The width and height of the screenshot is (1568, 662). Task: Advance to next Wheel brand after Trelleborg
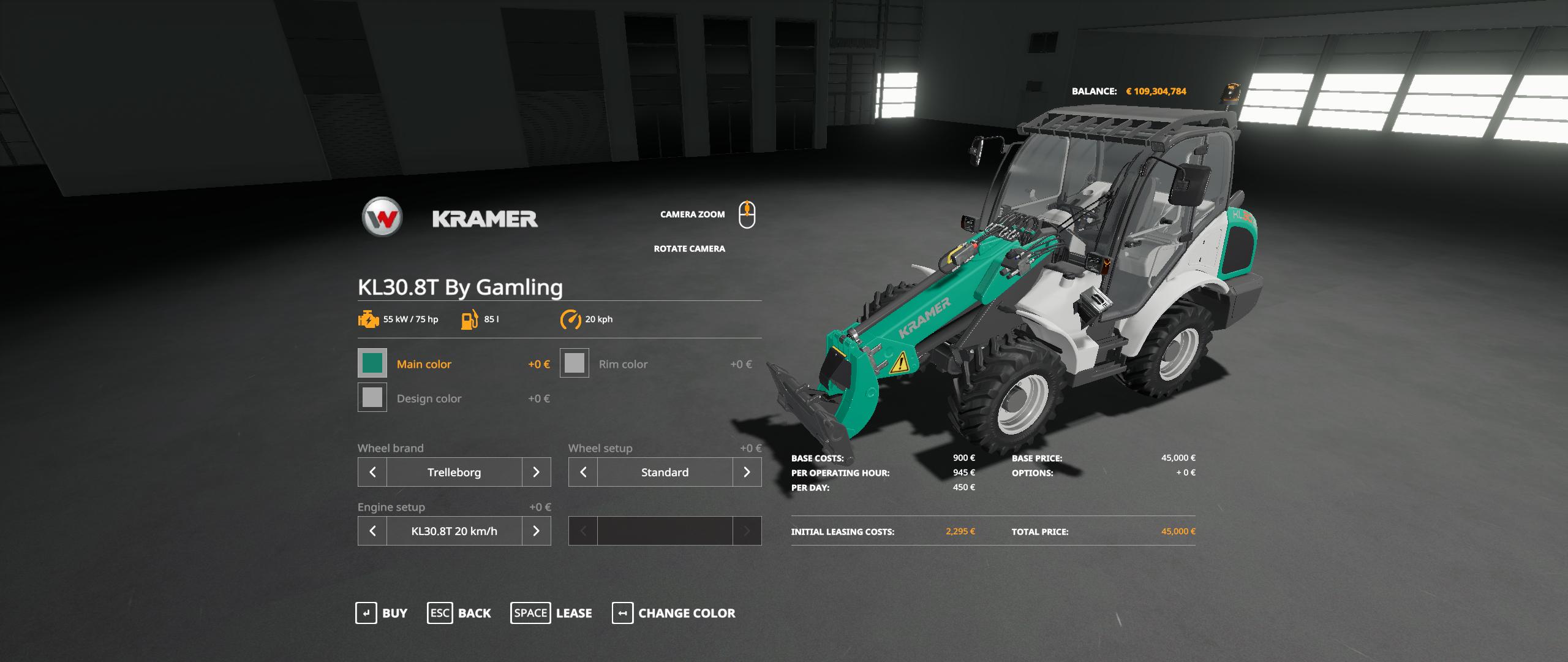(x=536, y=472)
